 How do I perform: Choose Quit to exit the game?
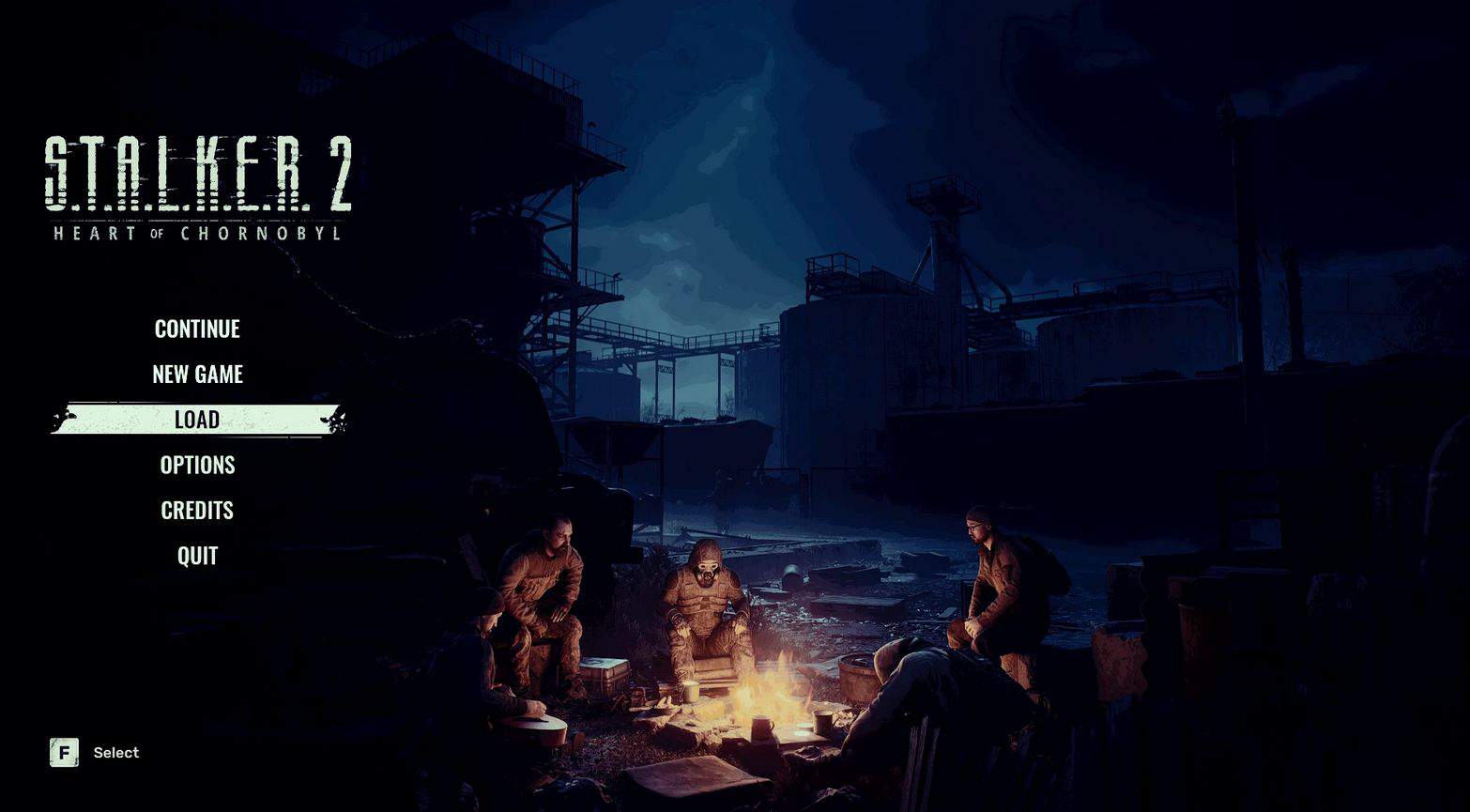tap(197, 556)
